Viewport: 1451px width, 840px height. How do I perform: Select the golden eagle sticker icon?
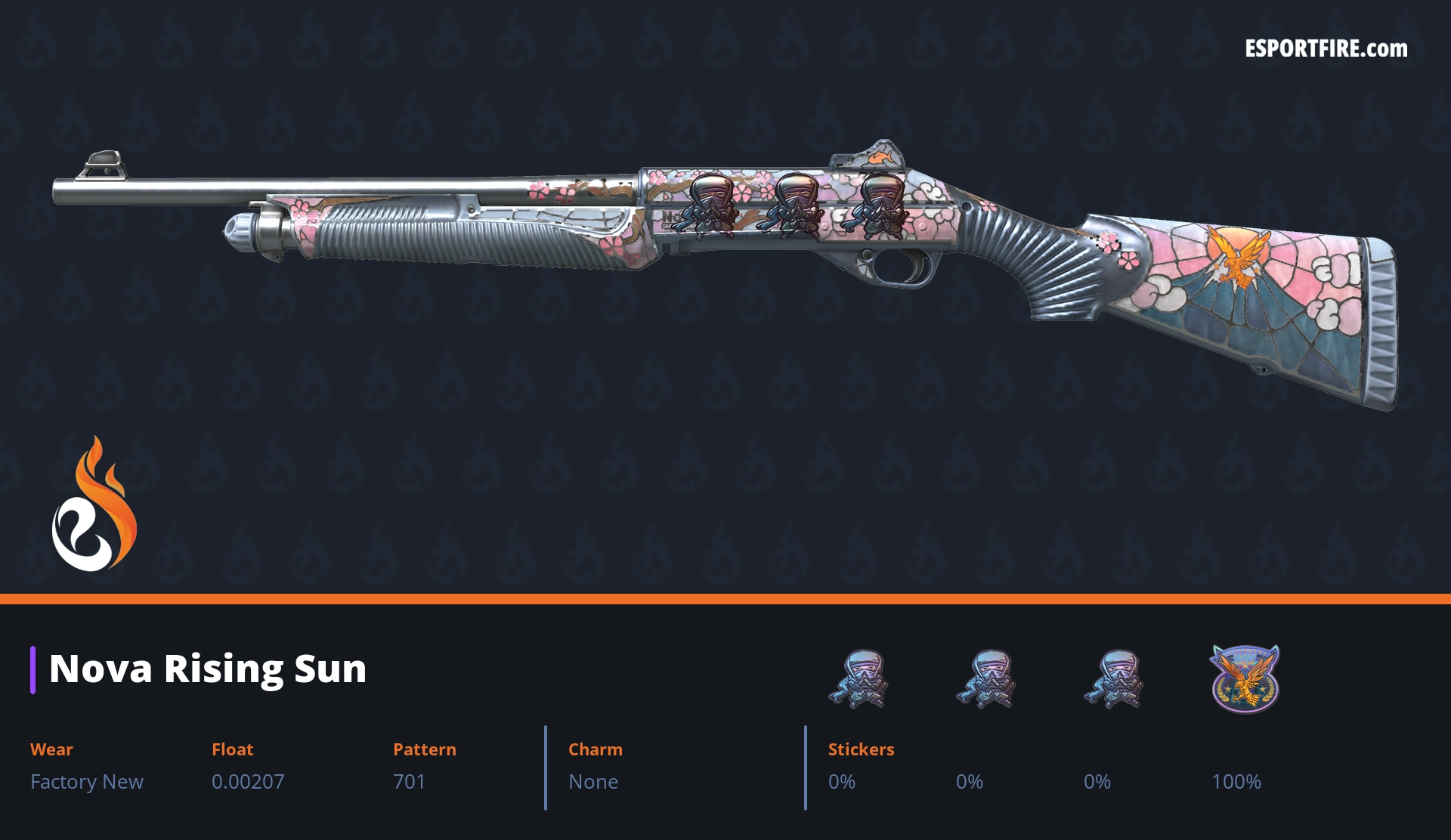(x=1244, y=678)
